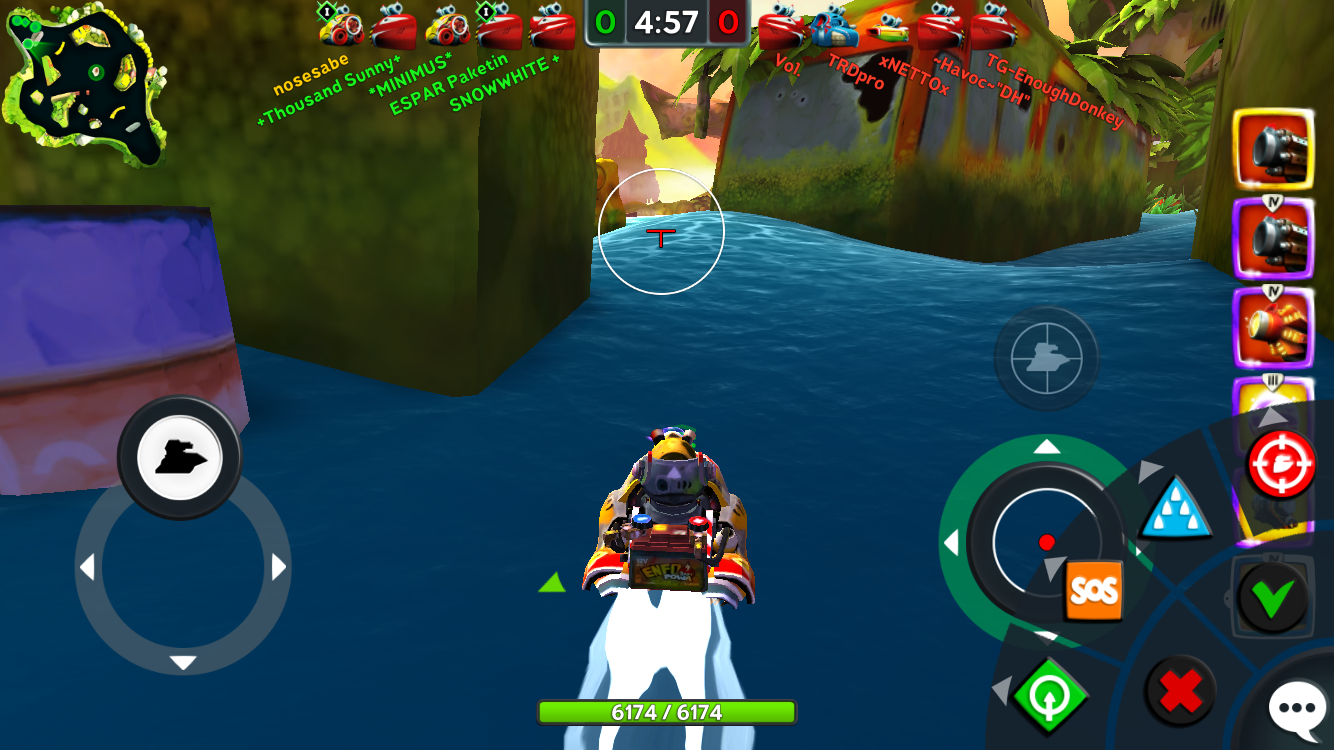1334x750 pixels.
Task: Tap the fire button with red dot
Action: (1046, 542)
